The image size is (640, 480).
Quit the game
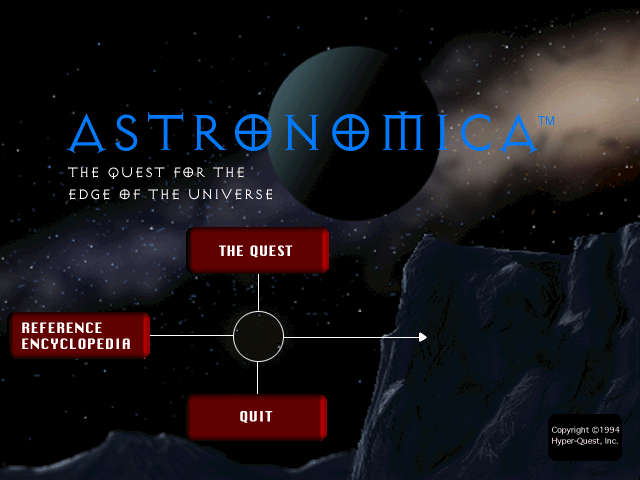coord(257,416)
